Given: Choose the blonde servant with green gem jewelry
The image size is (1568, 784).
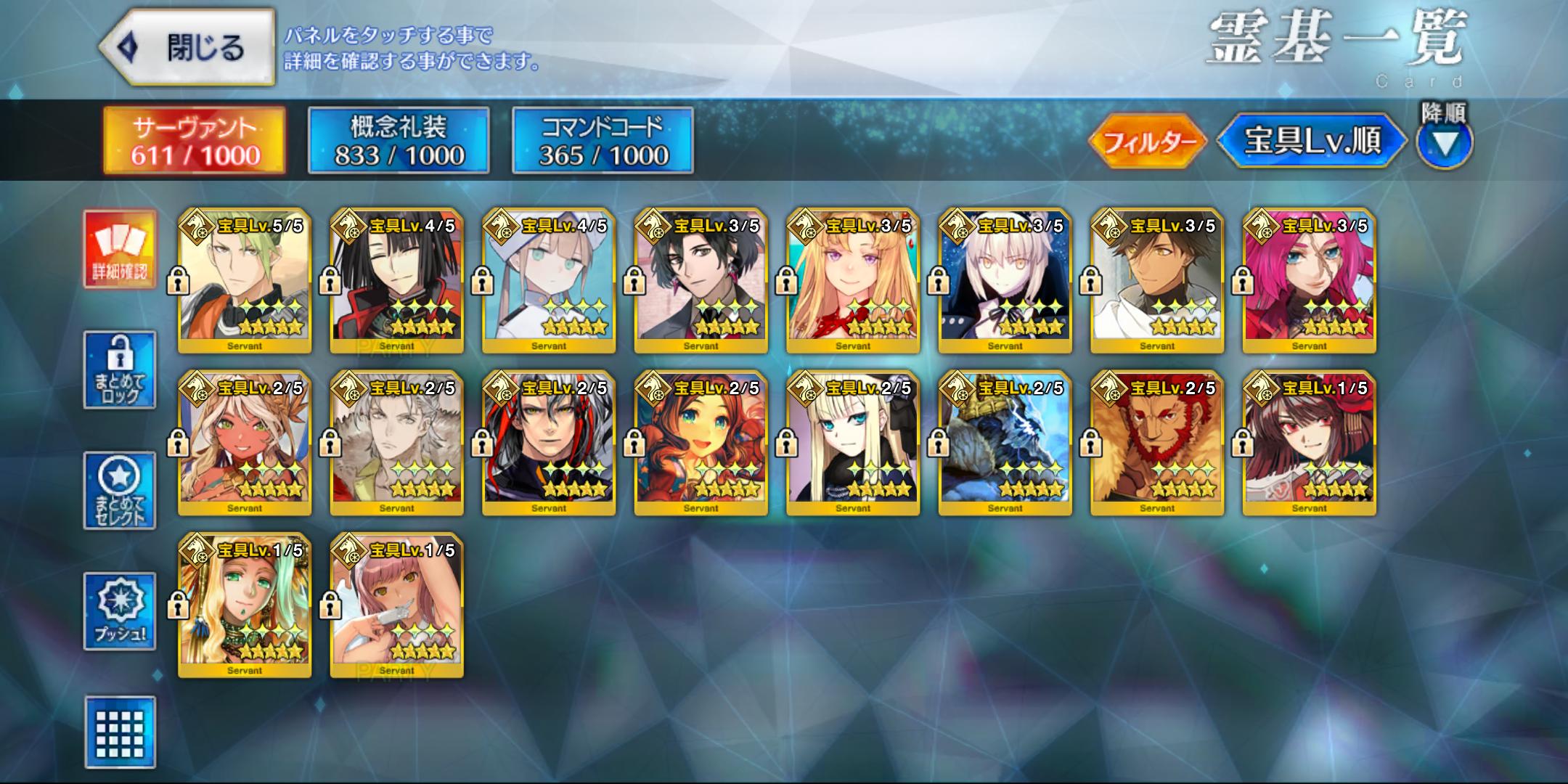Looking at the screenshot, I should (245, 606).
